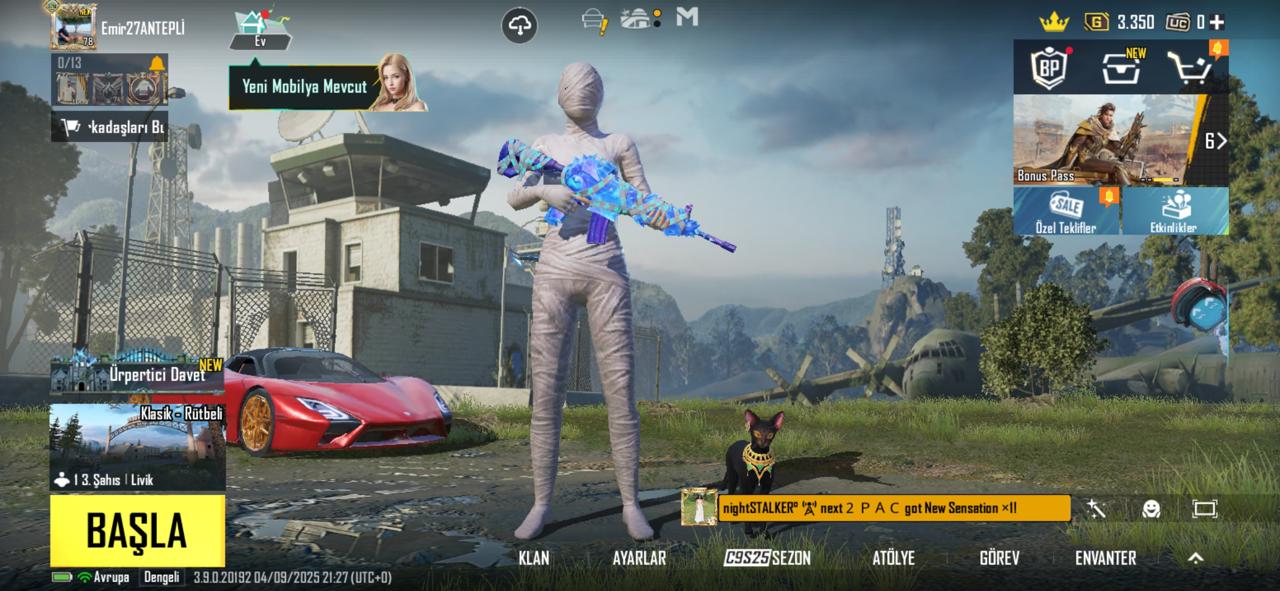Expand the bottom menu arrow
Viewport: 1280px width, 591px height.
click(x=1195, y=558)
